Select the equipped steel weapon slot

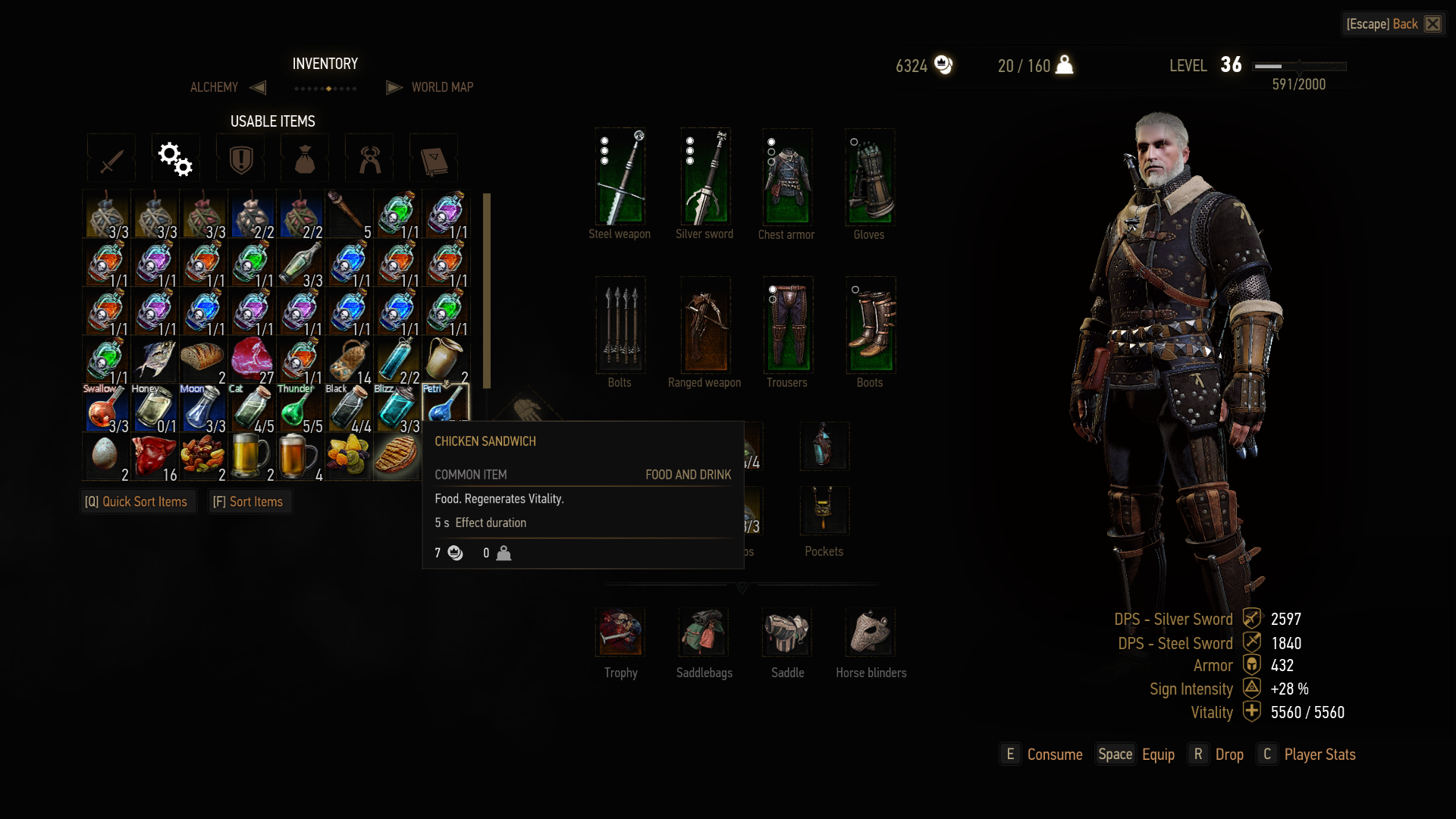(620, 177)
